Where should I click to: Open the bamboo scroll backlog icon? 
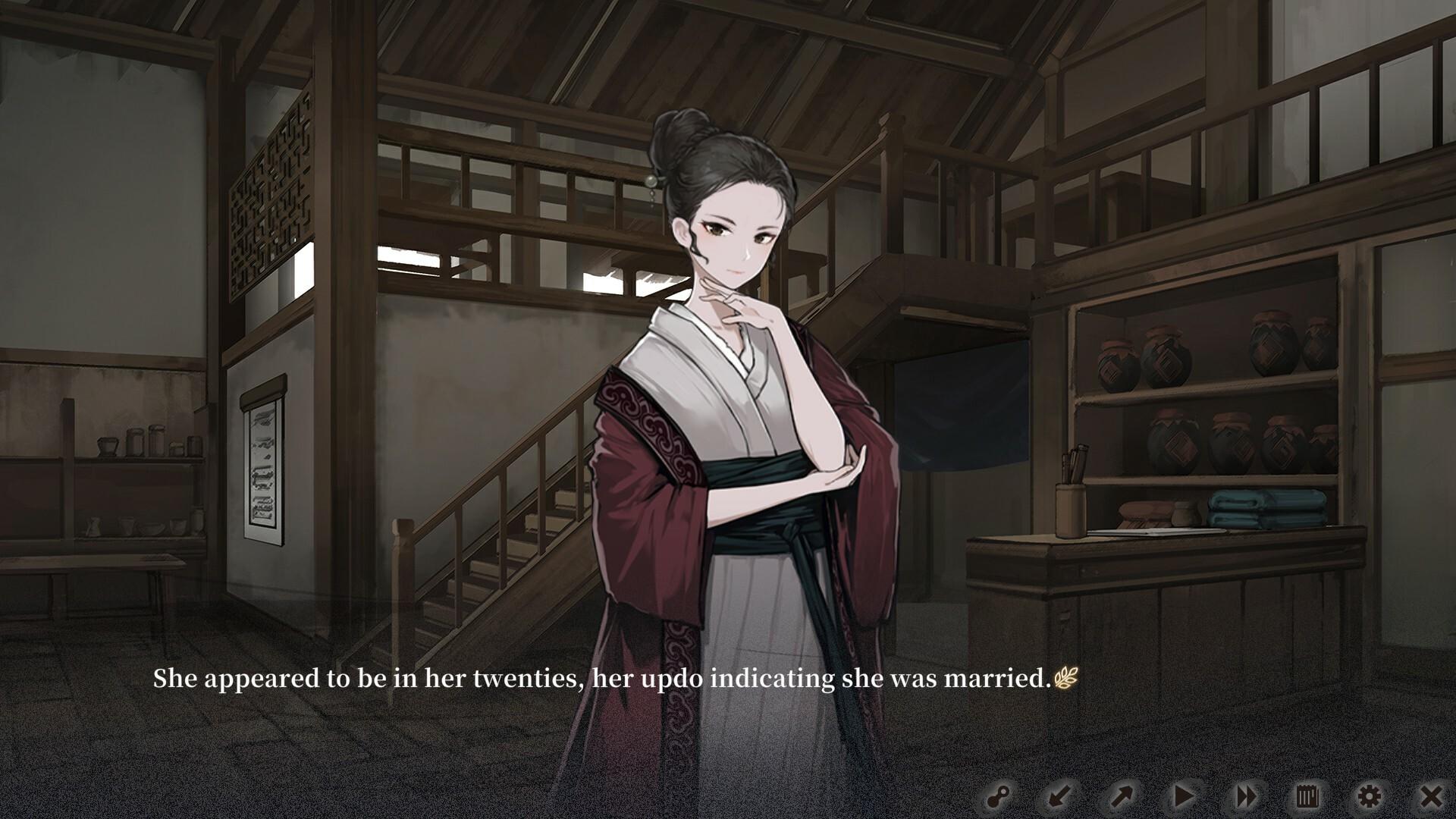1305,796
